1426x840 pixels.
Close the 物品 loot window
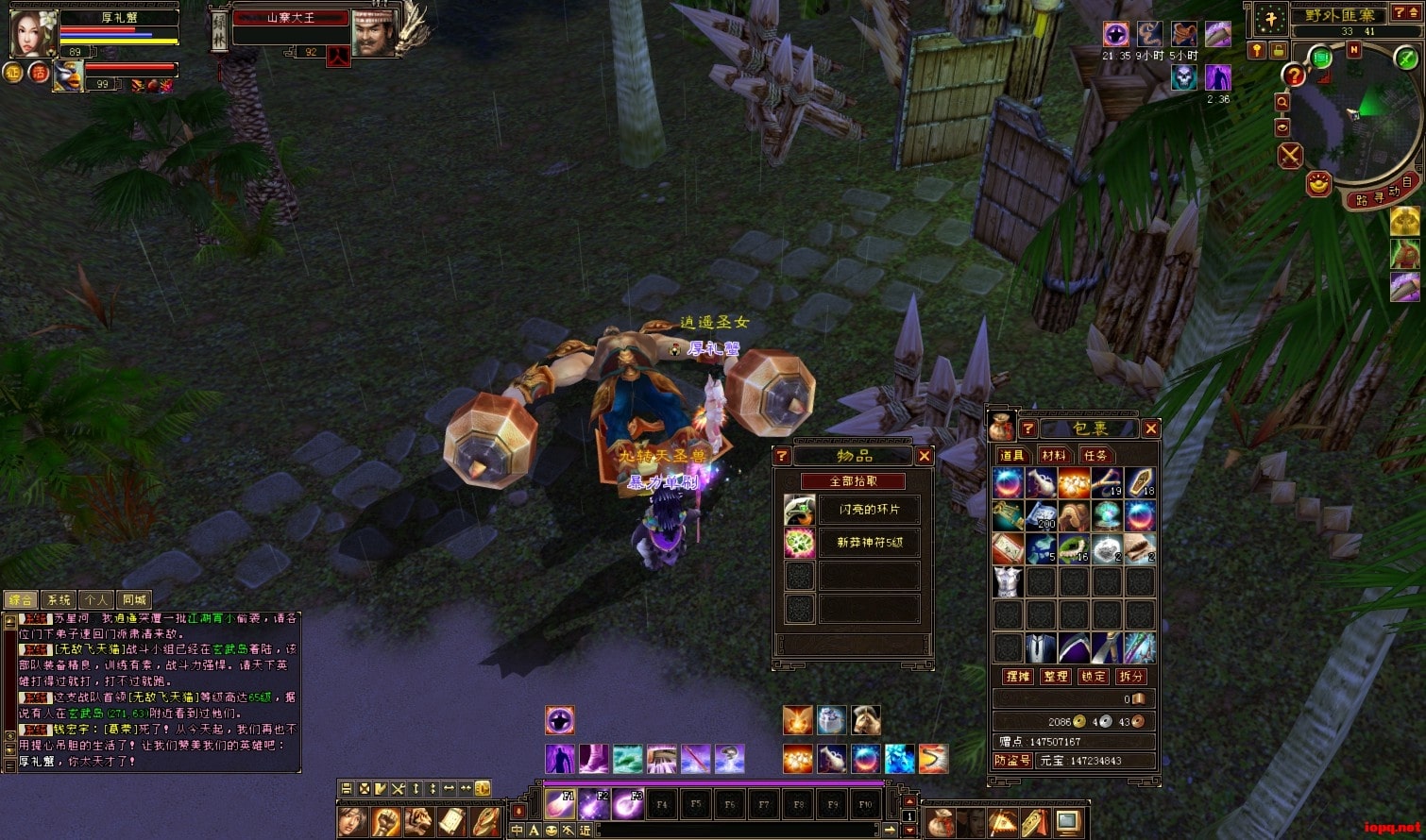(925, 456)
